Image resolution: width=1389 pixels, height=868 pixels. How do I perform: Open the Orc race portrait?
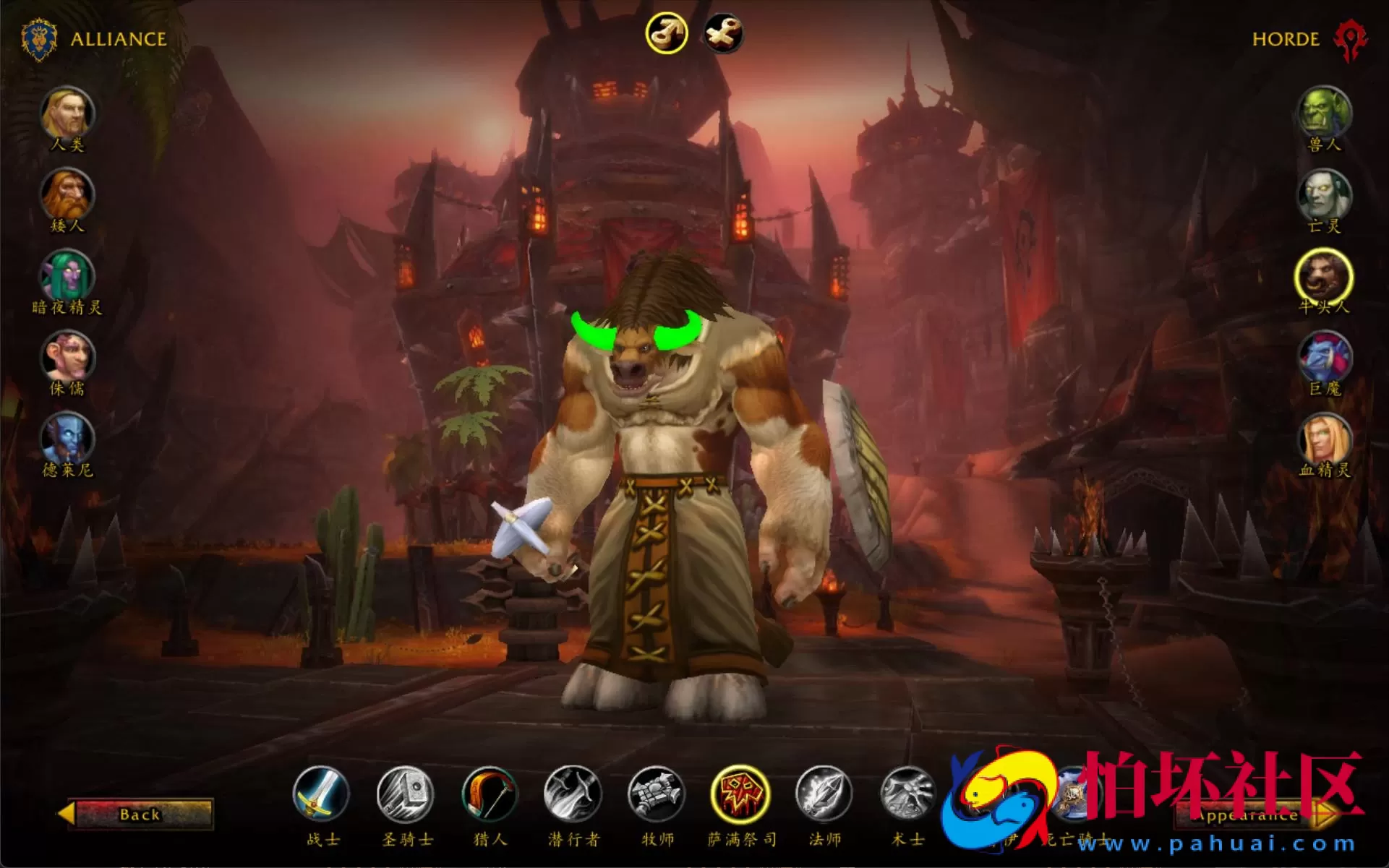coord(1324,112)
